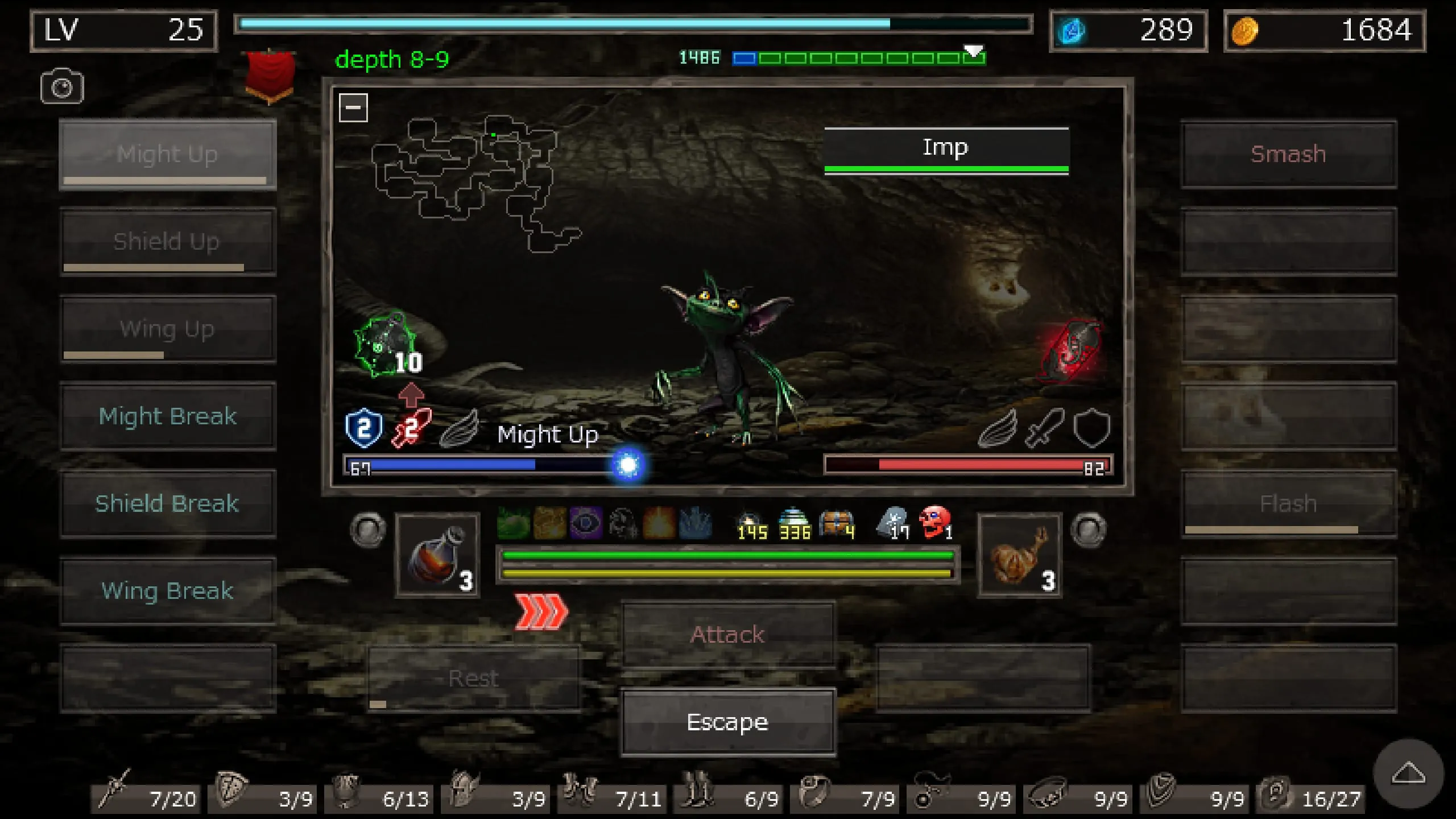Screen dimensions: 1456x819
Task: Click the white dropdown arrow above the stage bar
Action: tap(974, 51)
